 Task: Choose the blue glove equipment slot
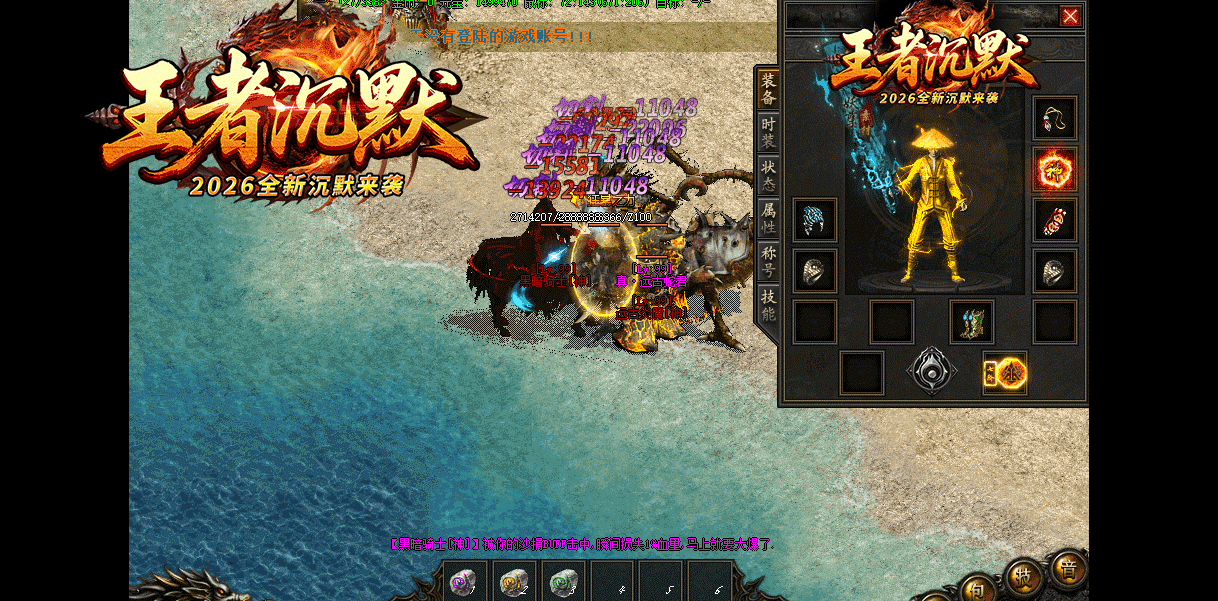click(815, 220)
